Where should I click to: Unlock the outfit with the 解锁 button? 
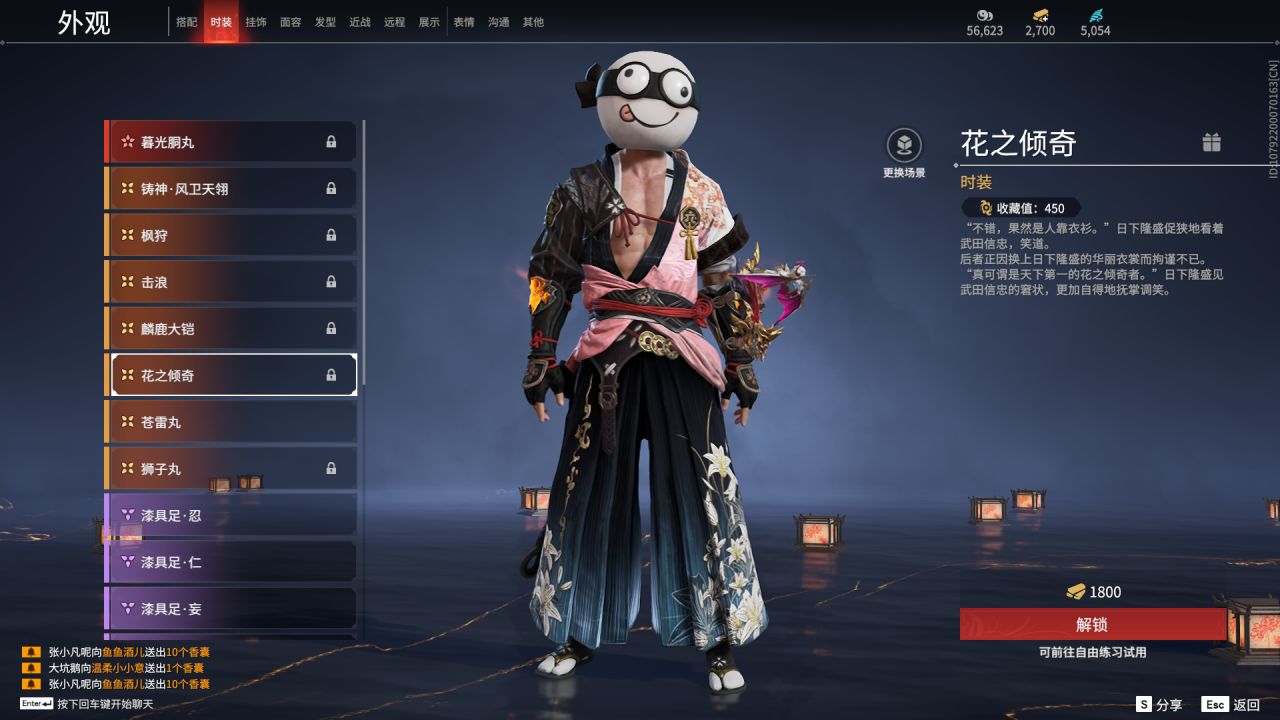(x=1092, y=624)
